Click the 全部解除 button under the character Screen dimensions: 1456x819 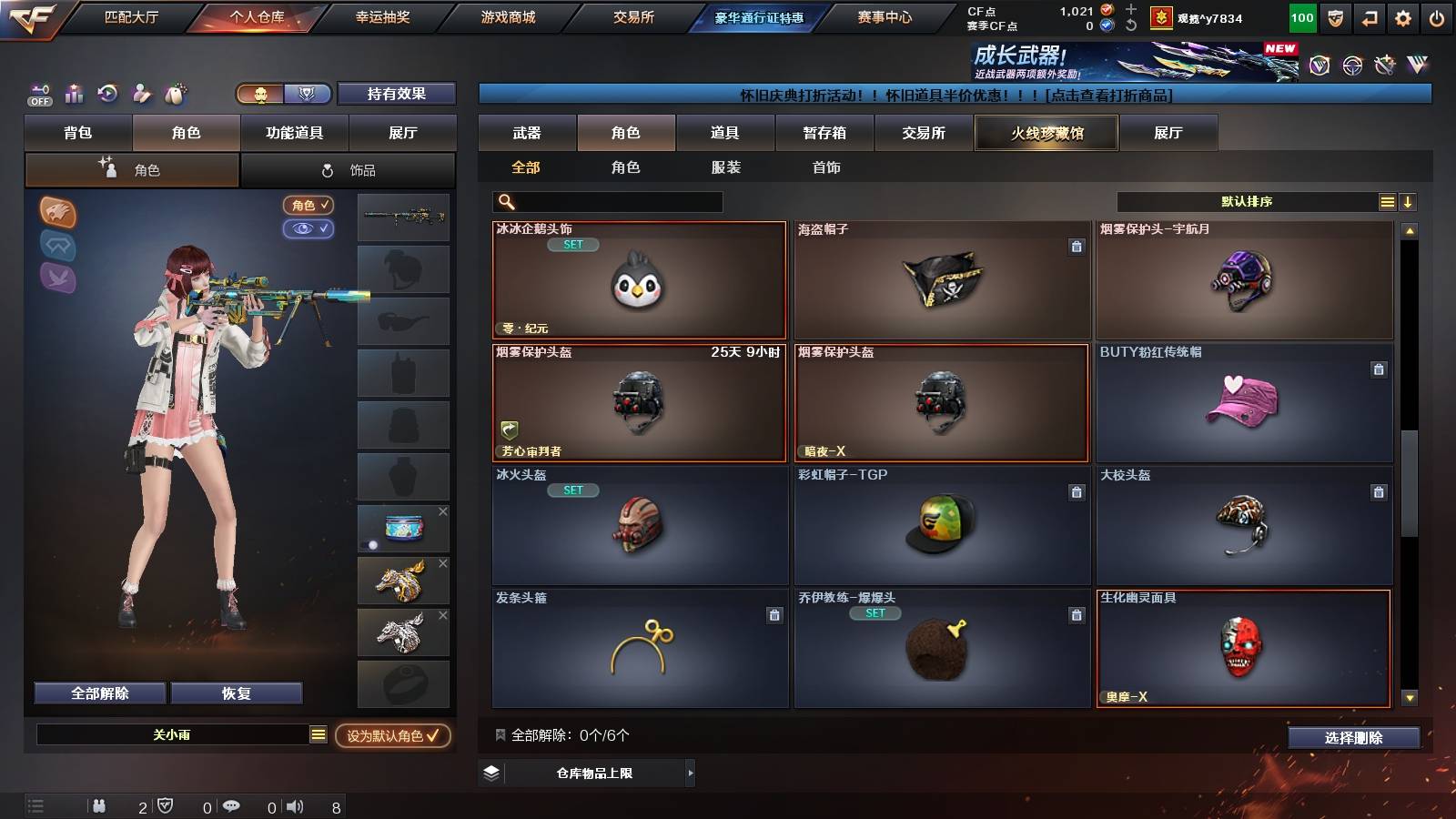pos(98,693)
